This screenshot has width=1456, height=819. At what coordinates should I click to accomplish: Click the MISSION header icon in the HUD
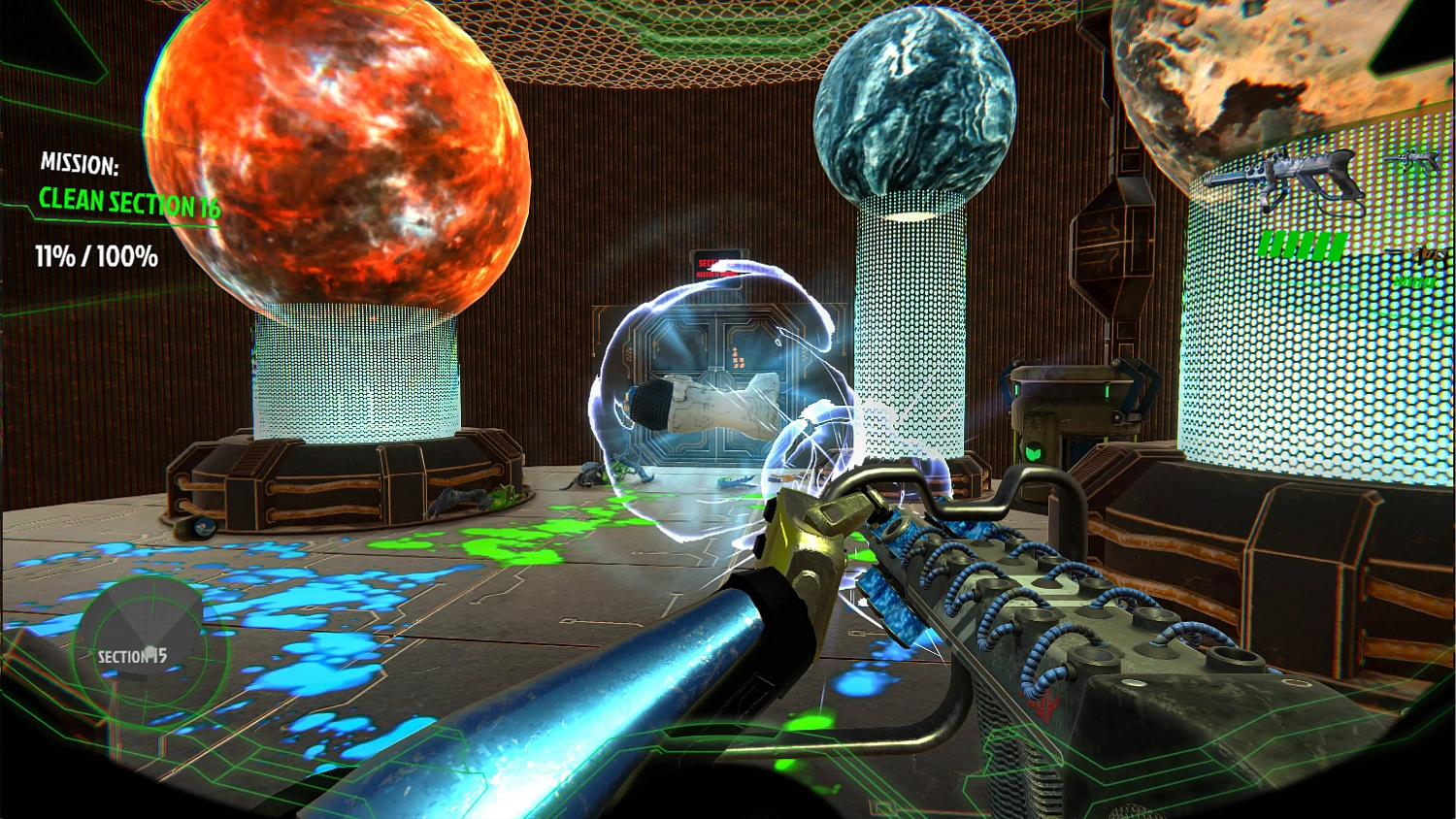[78, 165]
